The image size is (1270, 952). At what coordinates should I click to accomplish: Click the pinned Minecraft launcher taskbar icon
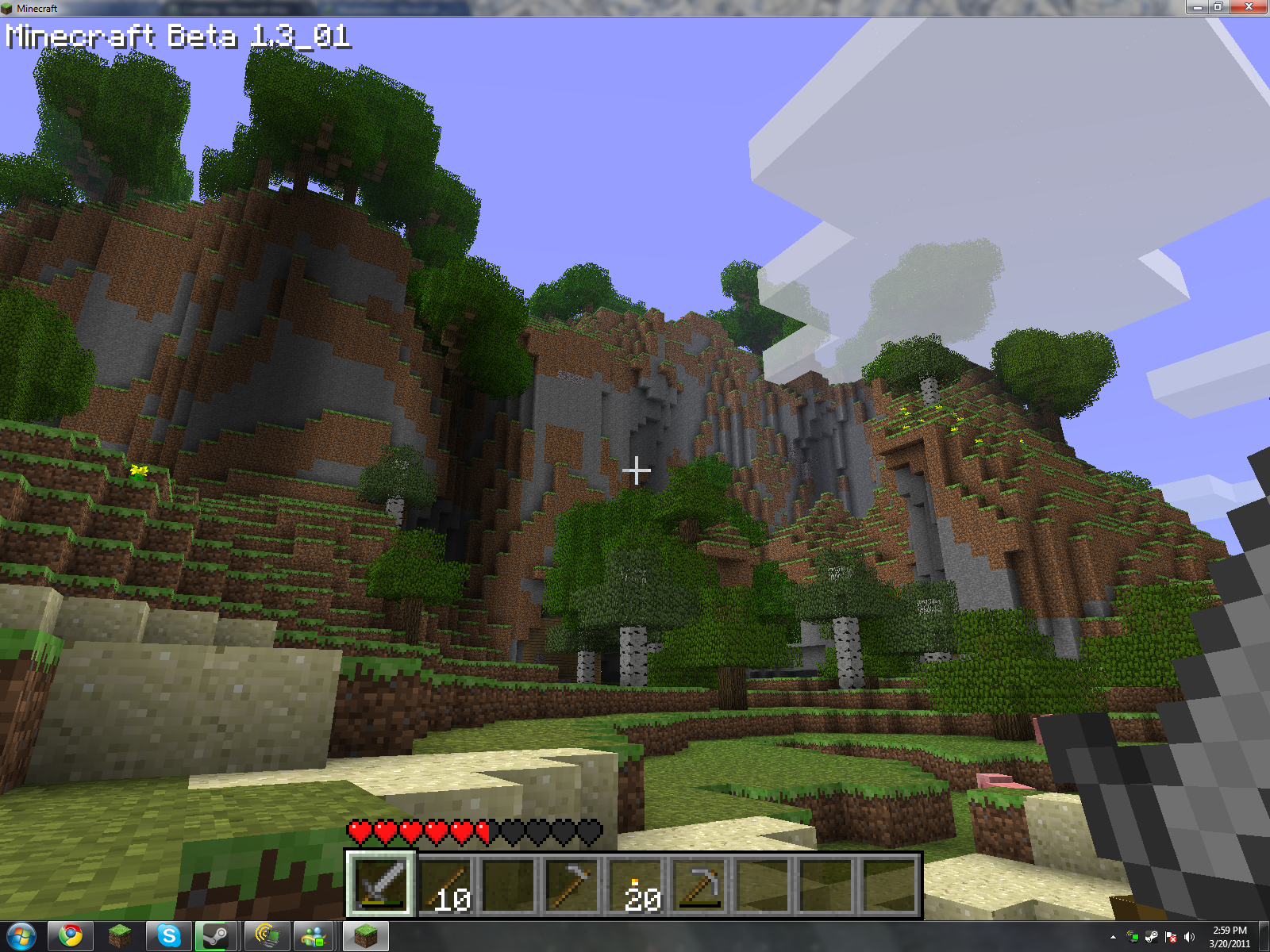(119, 936)
